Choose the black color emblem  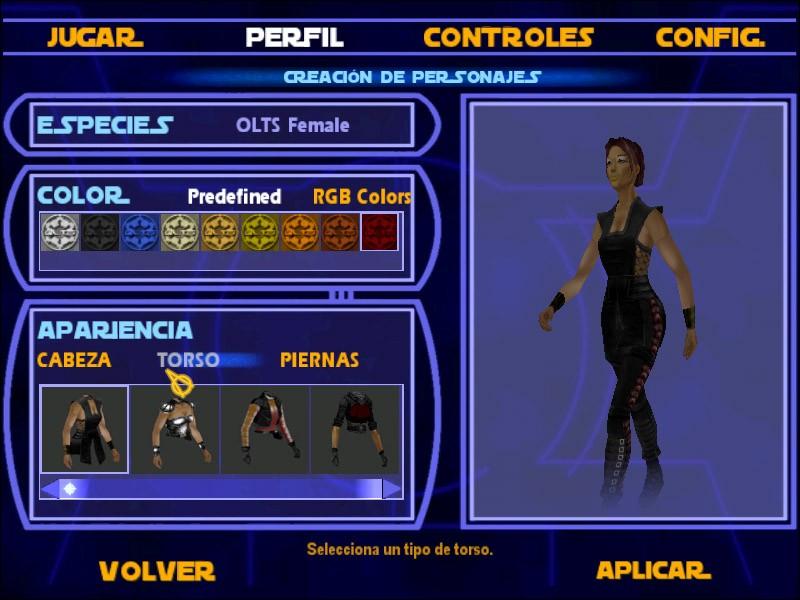click(99, 232)
